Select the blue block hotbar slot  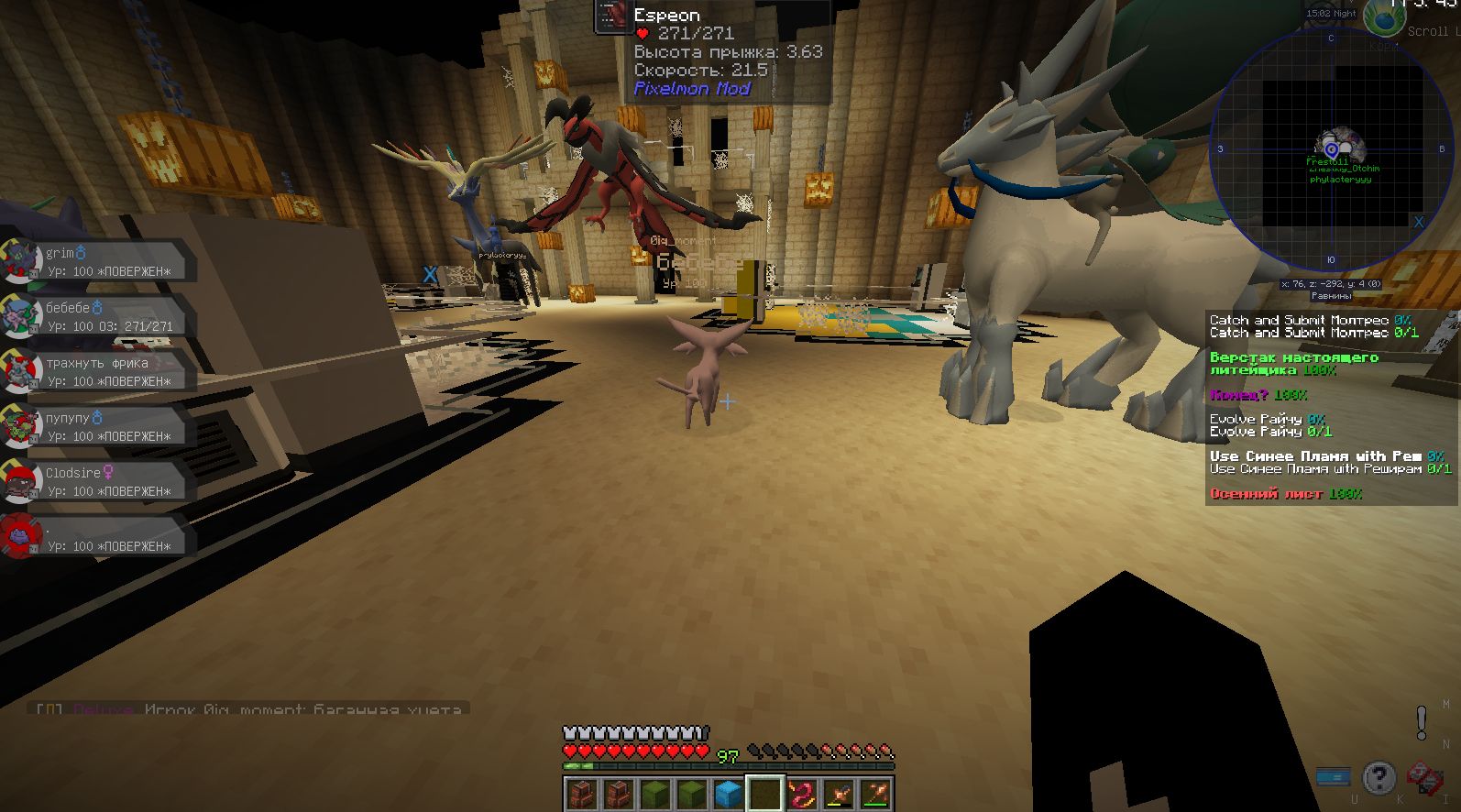coord(728,794)
